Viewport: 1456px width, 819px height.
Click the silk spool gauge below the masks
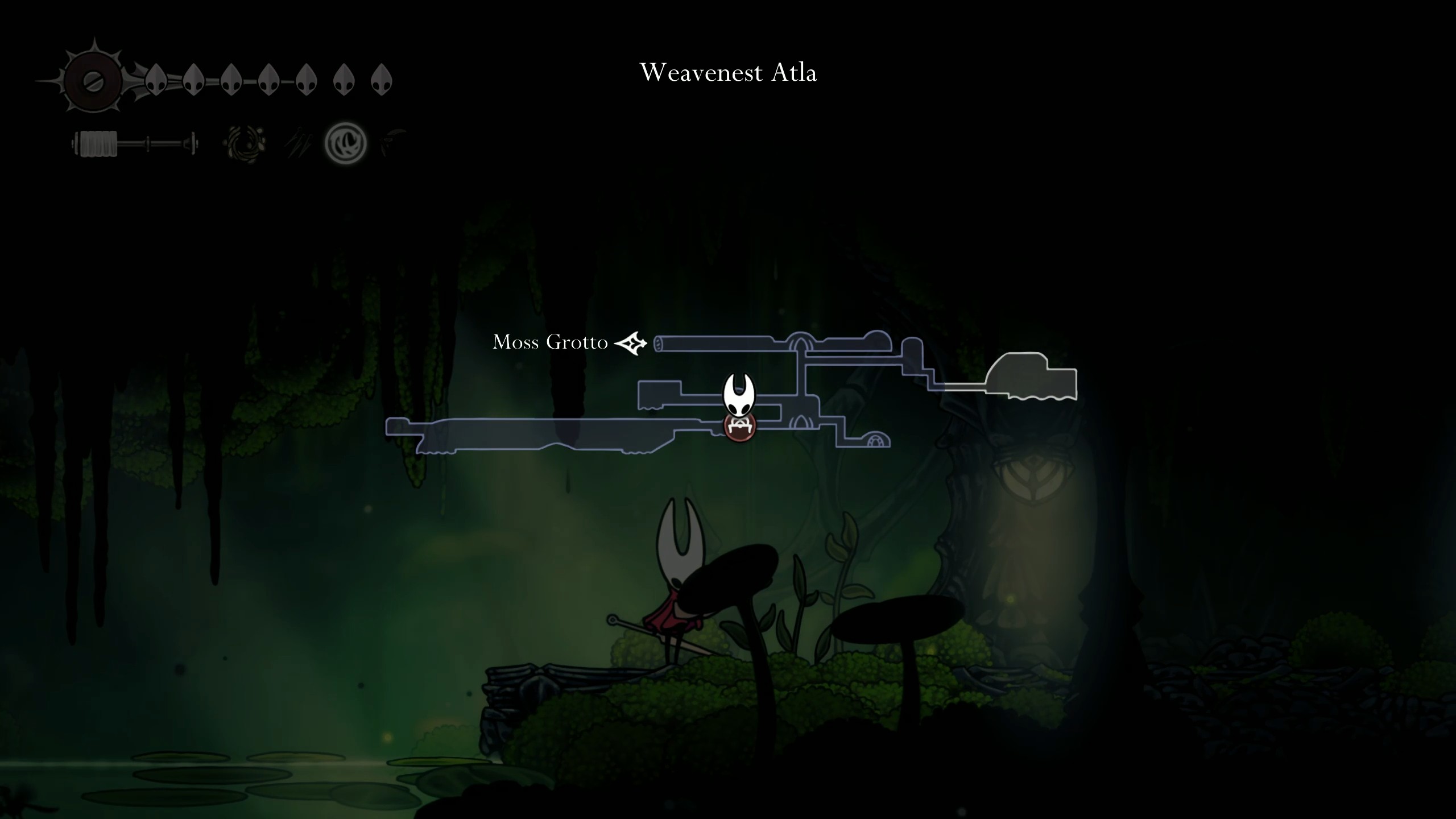[134, 143]
